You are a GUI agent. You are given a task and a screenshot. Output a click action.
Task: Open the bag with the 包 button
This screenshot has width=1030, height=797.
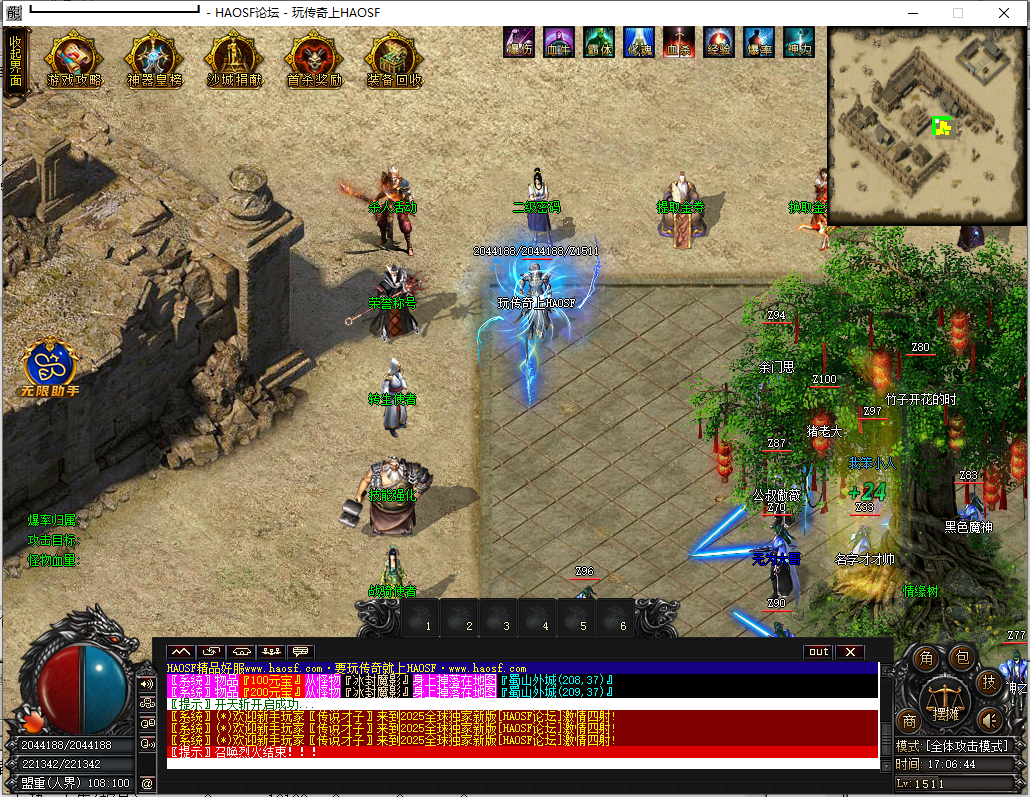tap(961, 657)
